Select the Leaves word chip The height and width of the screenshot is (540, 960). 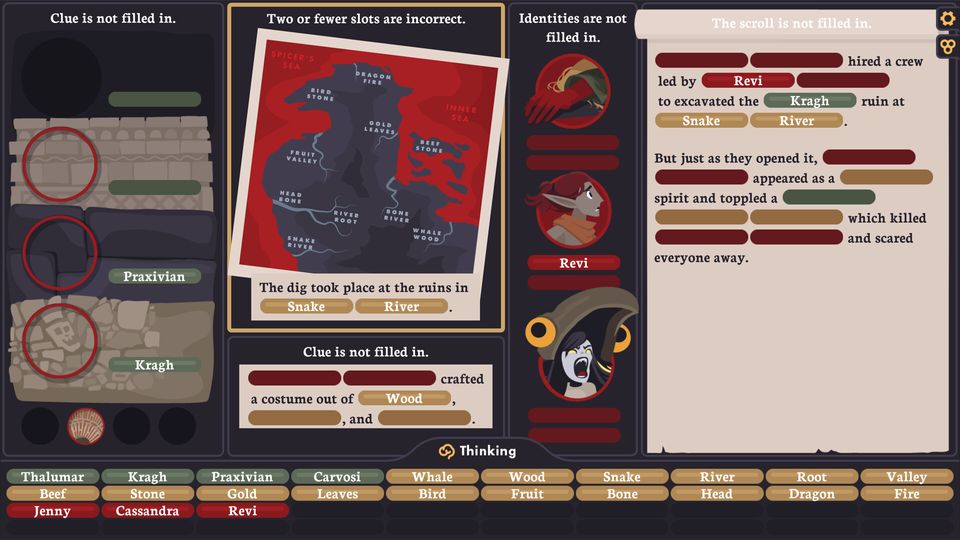coord(337,494)
